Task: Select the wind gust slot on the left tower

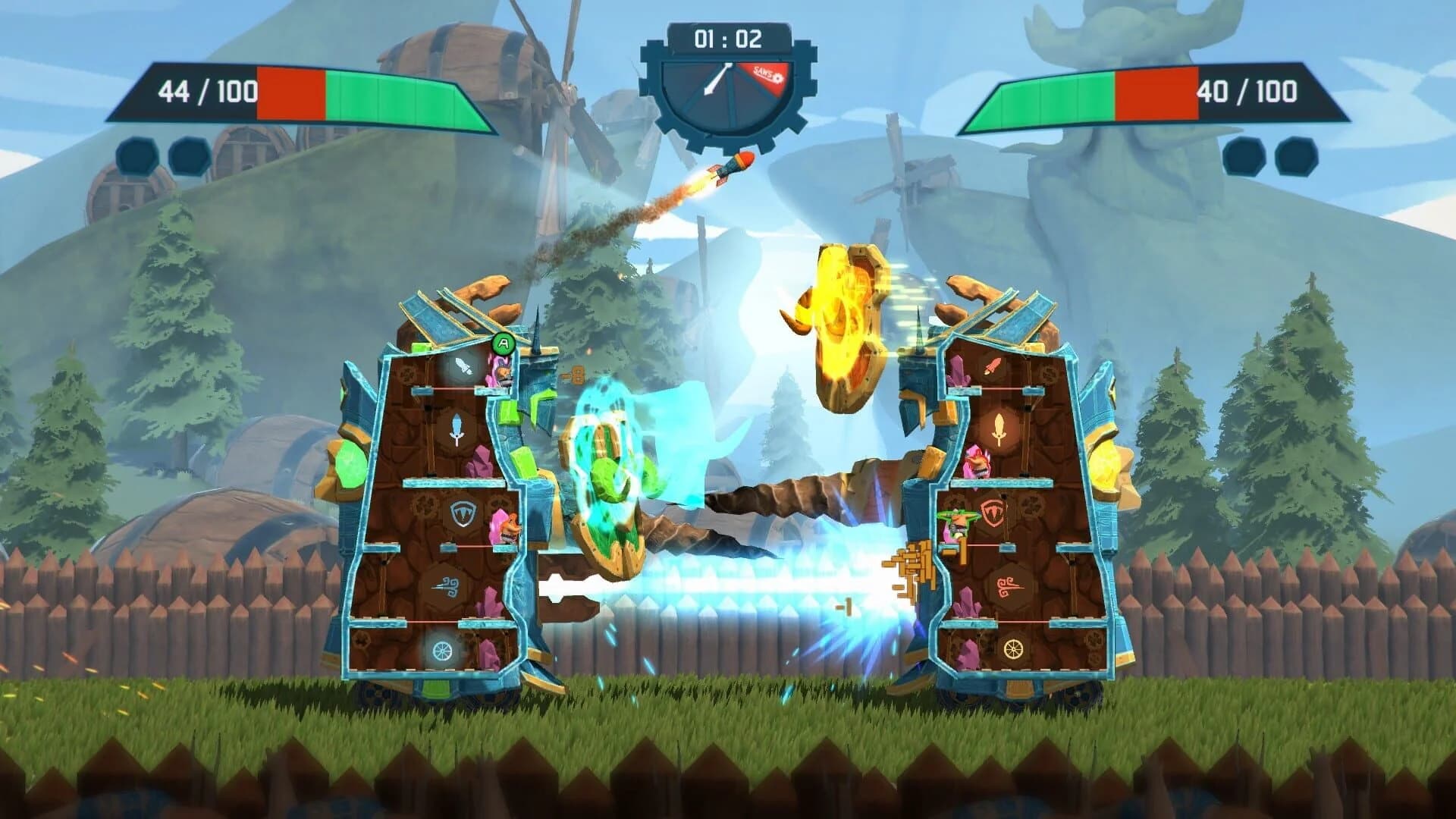Action: [447, 586]
